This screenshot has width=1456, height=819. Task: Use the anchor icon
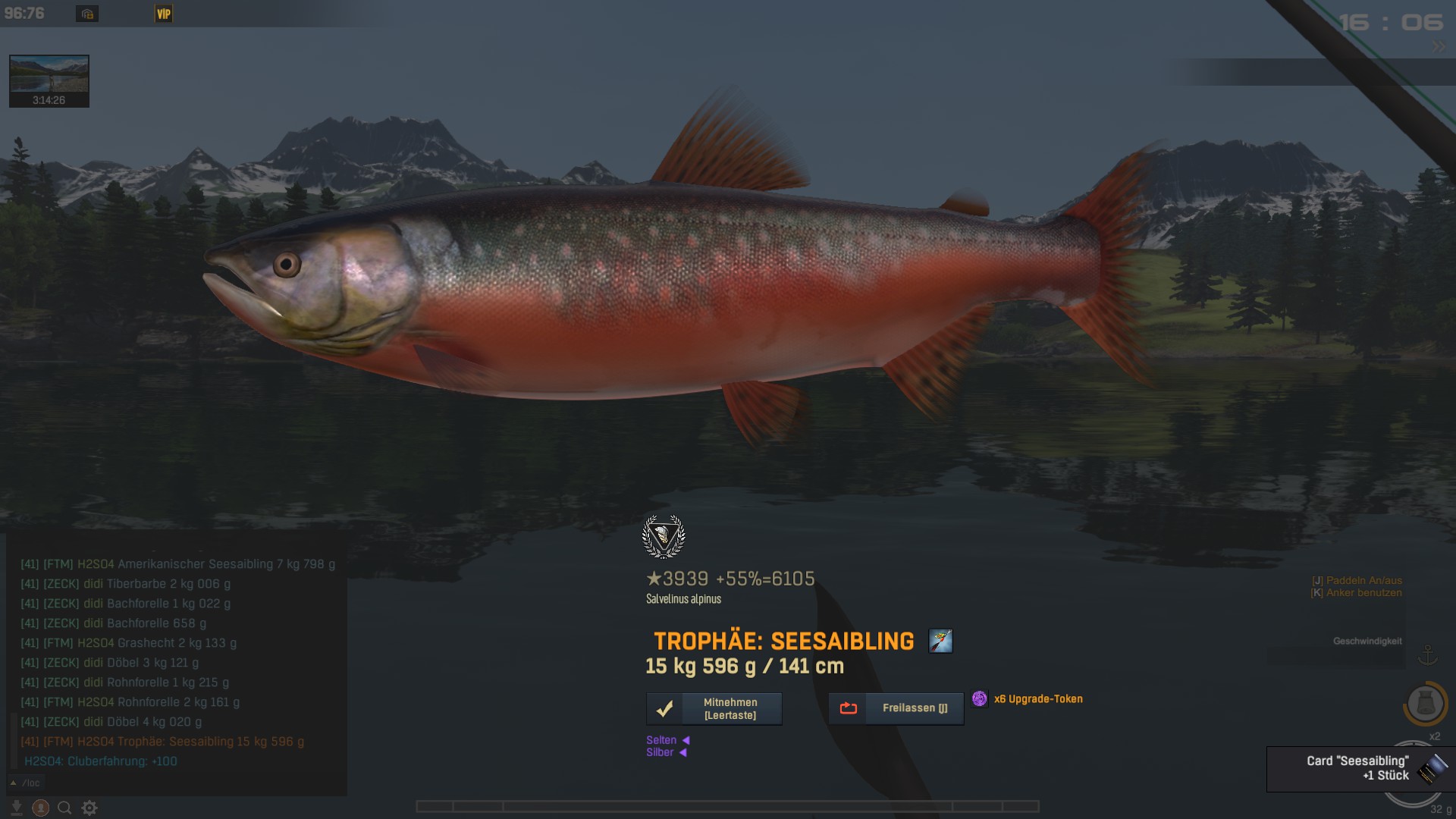point(1428,654)
